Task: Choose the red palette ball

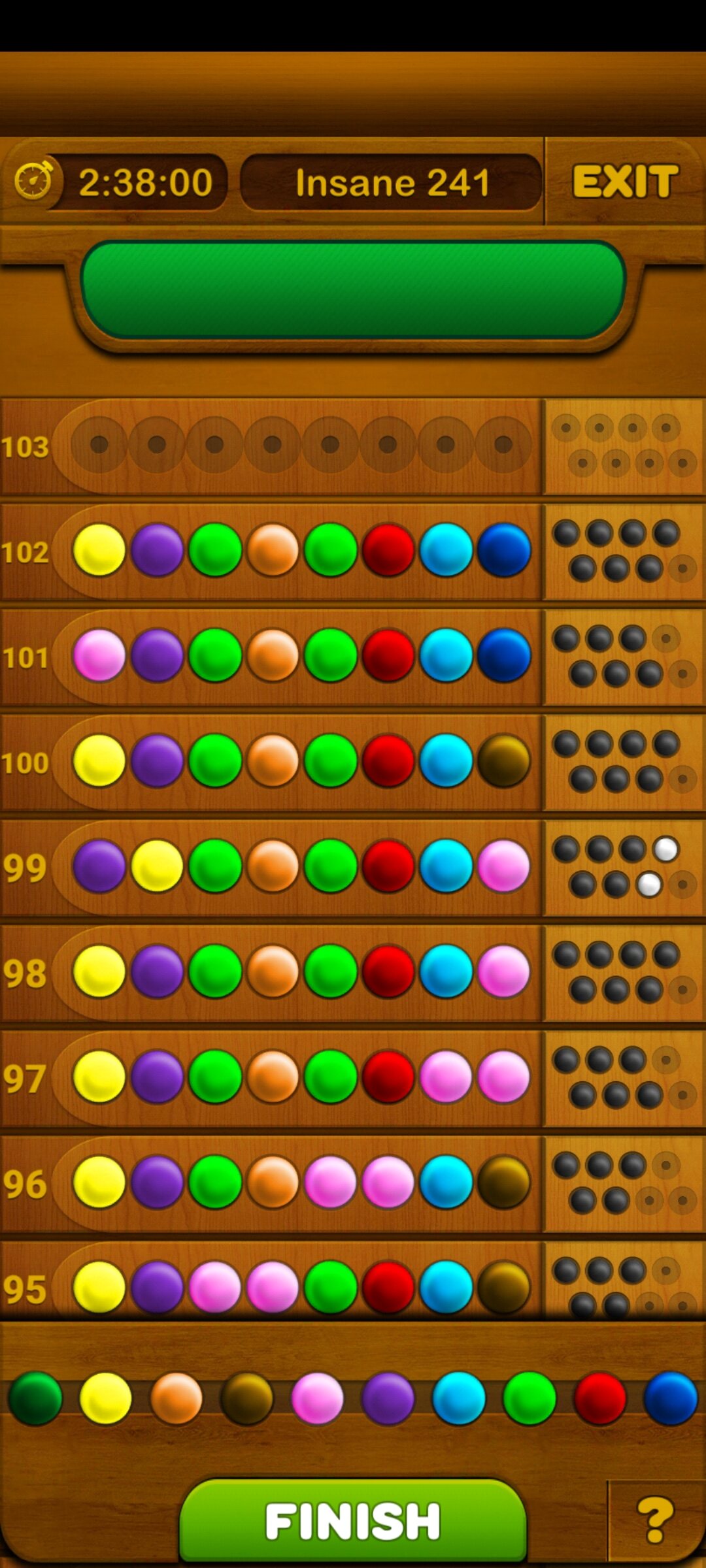Action: (599, 1398)
